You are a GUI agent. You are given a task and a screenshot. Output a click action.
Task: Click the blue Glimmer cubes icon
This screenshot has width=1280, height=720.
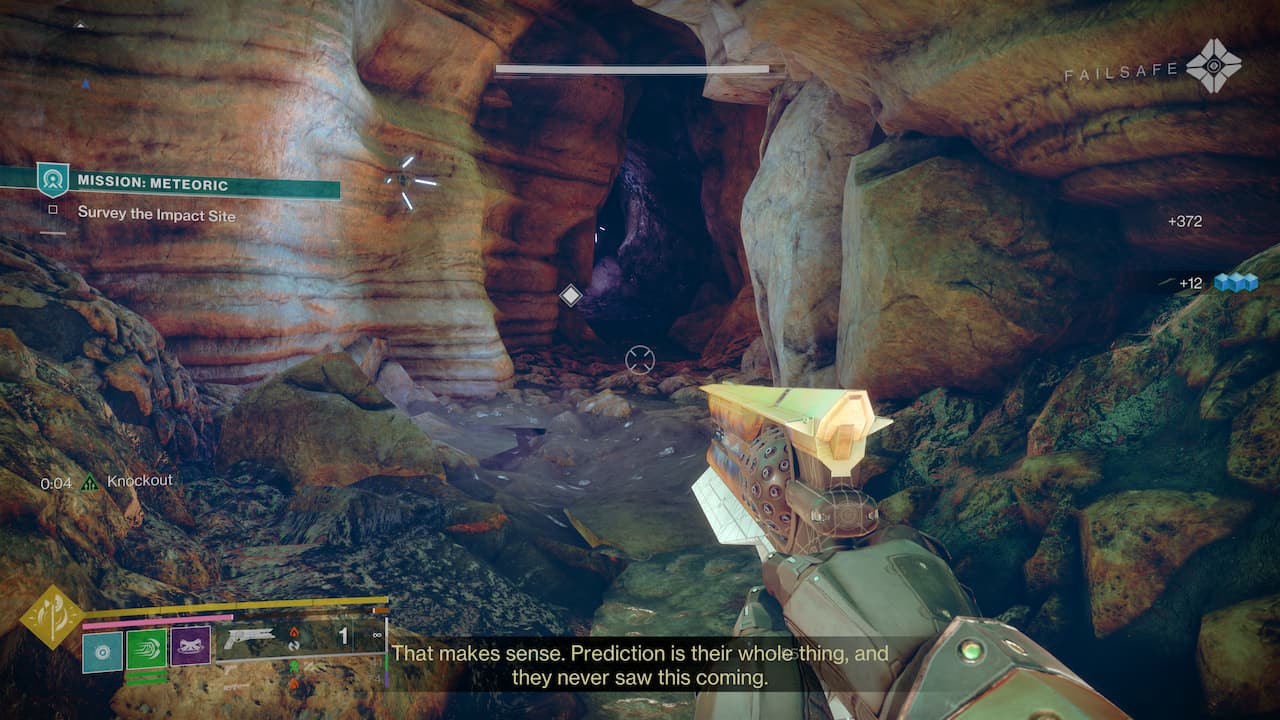1235,283
